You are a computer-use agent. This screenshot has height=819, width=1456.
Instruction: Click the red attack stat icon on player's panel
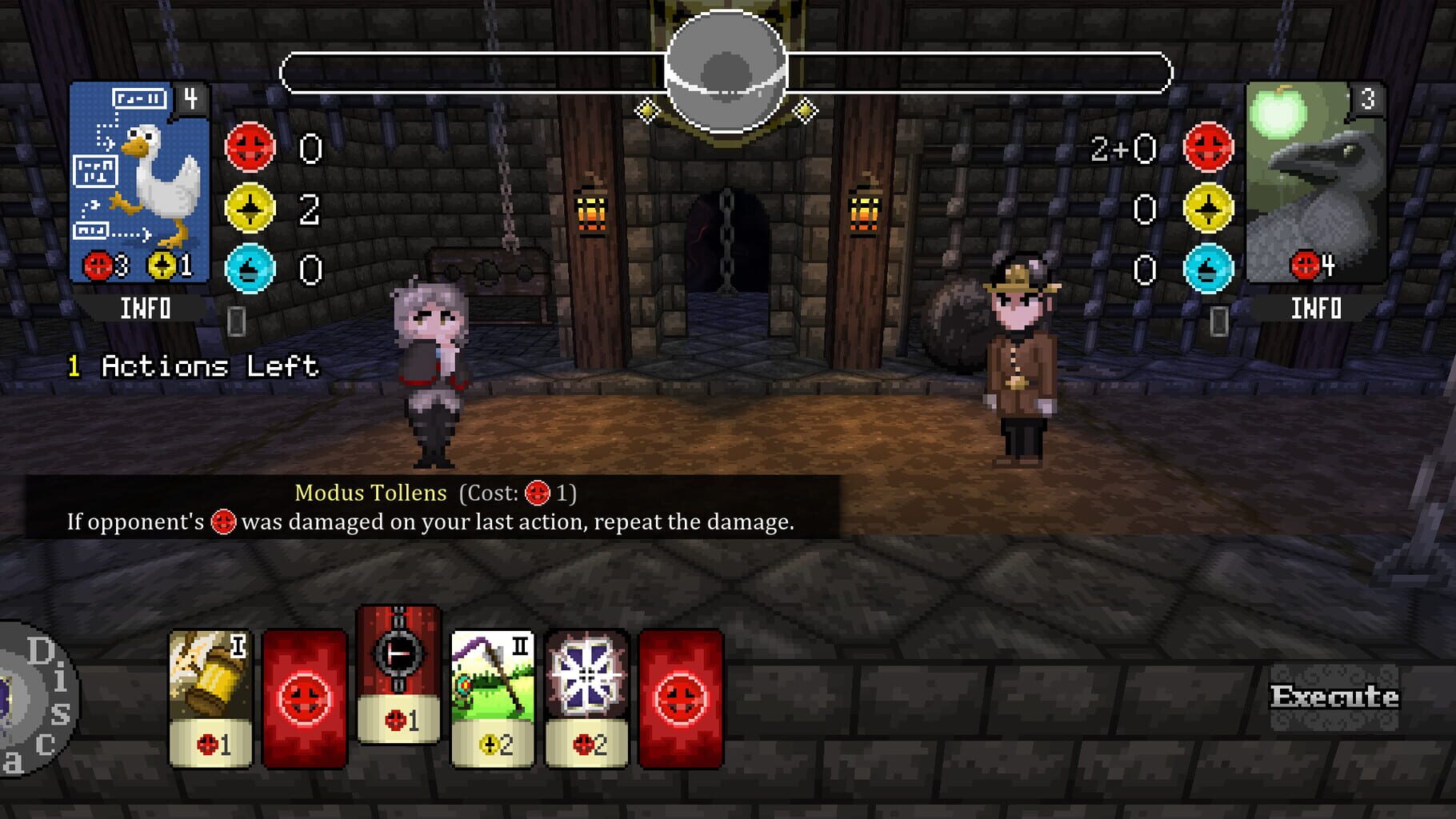[250, 148]
